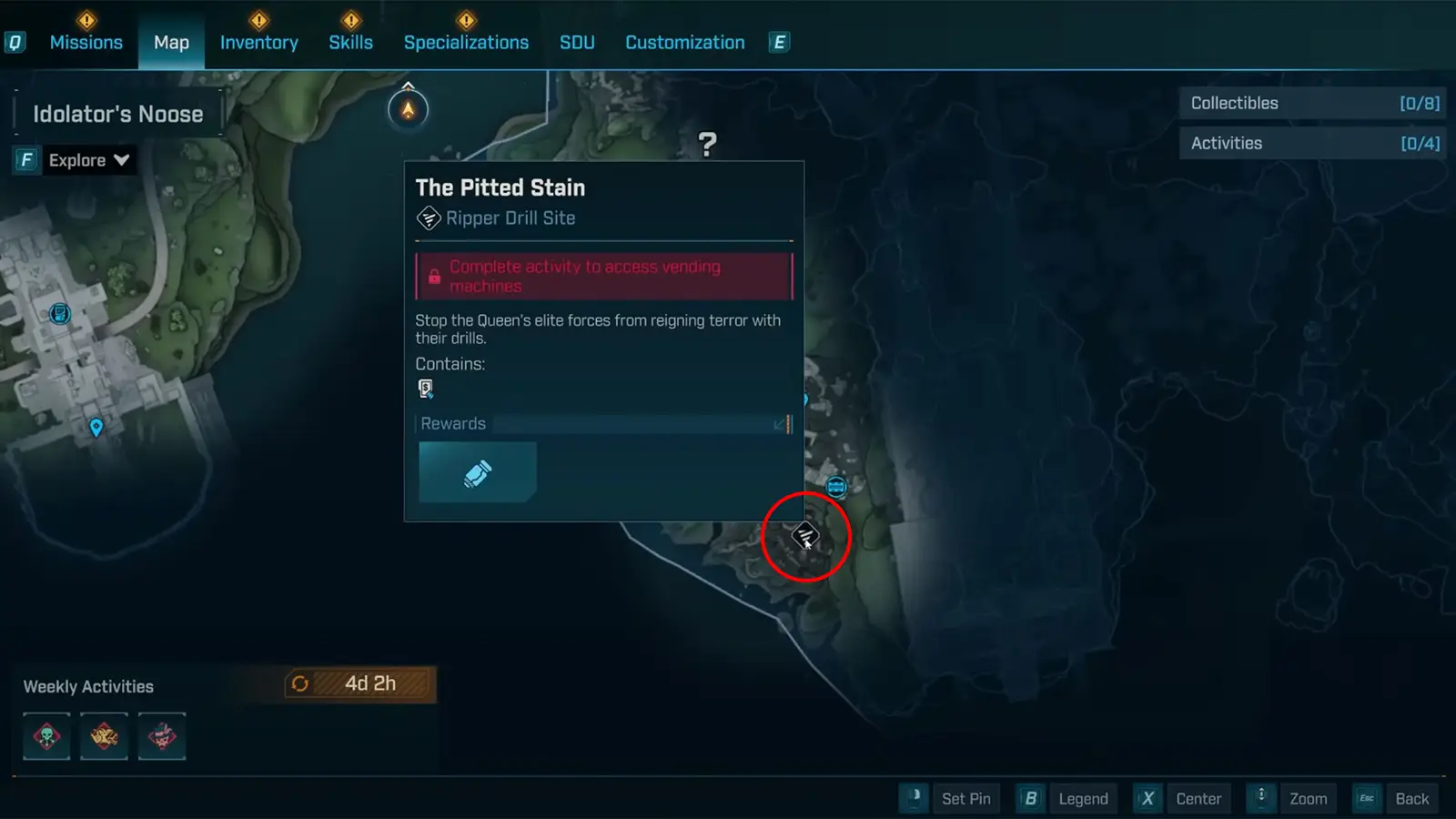Open the pirate hat weekly activity
Screen dimensions: 1456x819
[x=162, y=736]
